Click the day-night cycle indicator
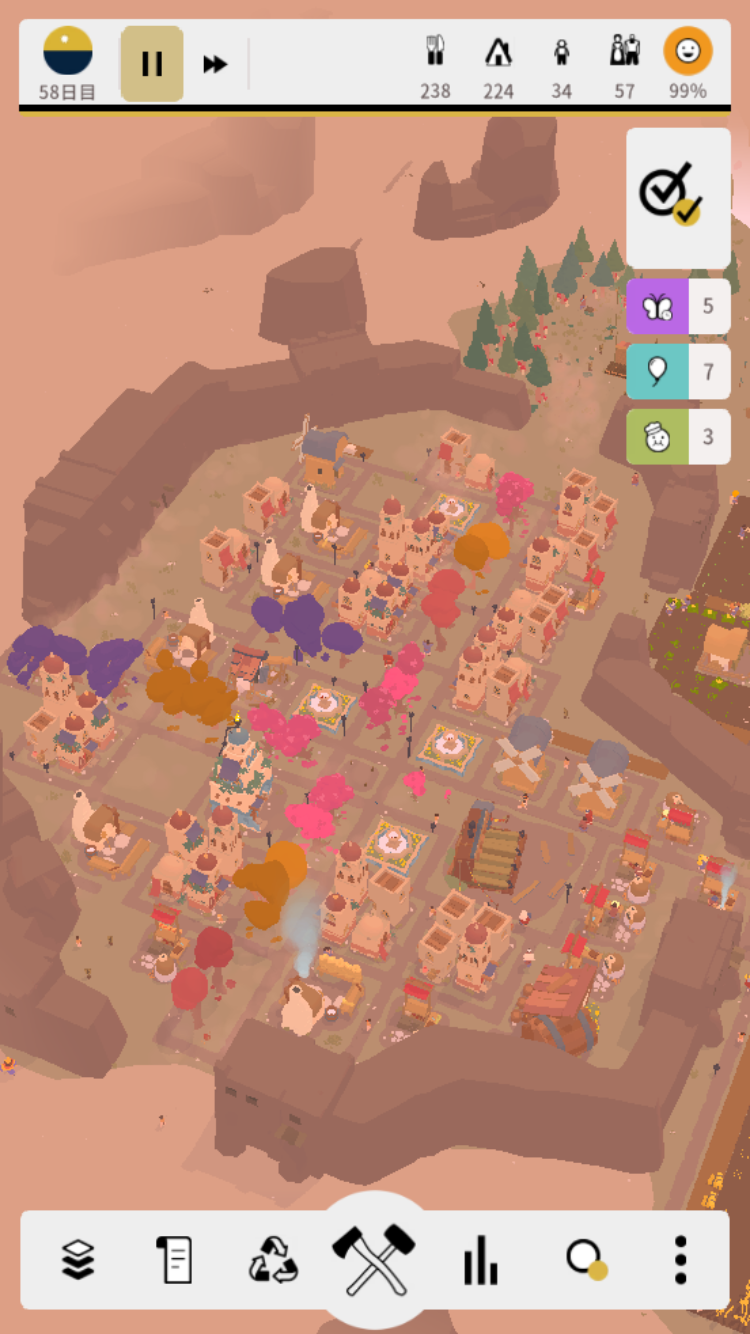750x1334 pixels. (x=68, y=52)
